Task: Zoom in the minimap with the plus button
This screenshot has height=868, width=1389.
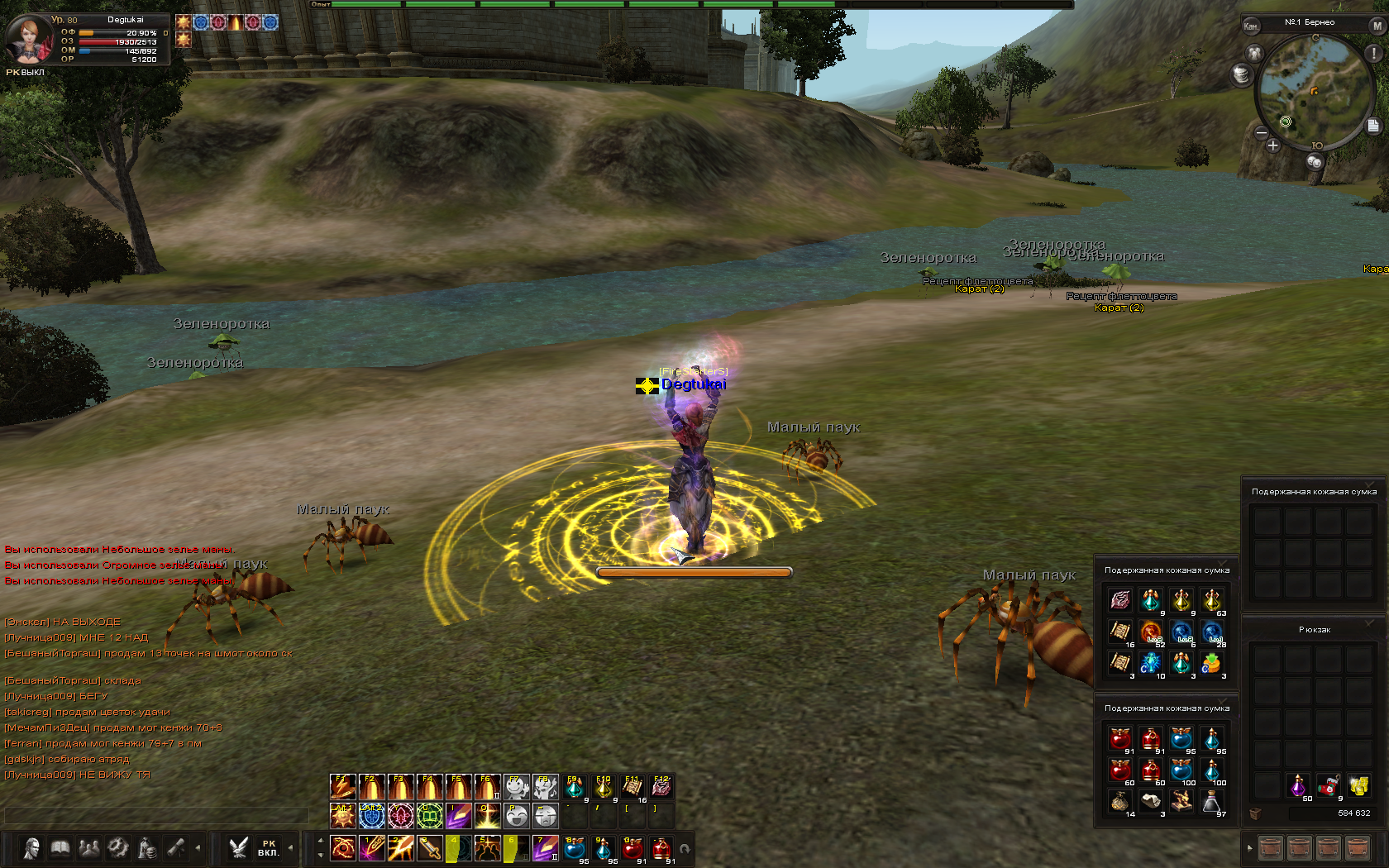Action: (x=1273, y=145)
